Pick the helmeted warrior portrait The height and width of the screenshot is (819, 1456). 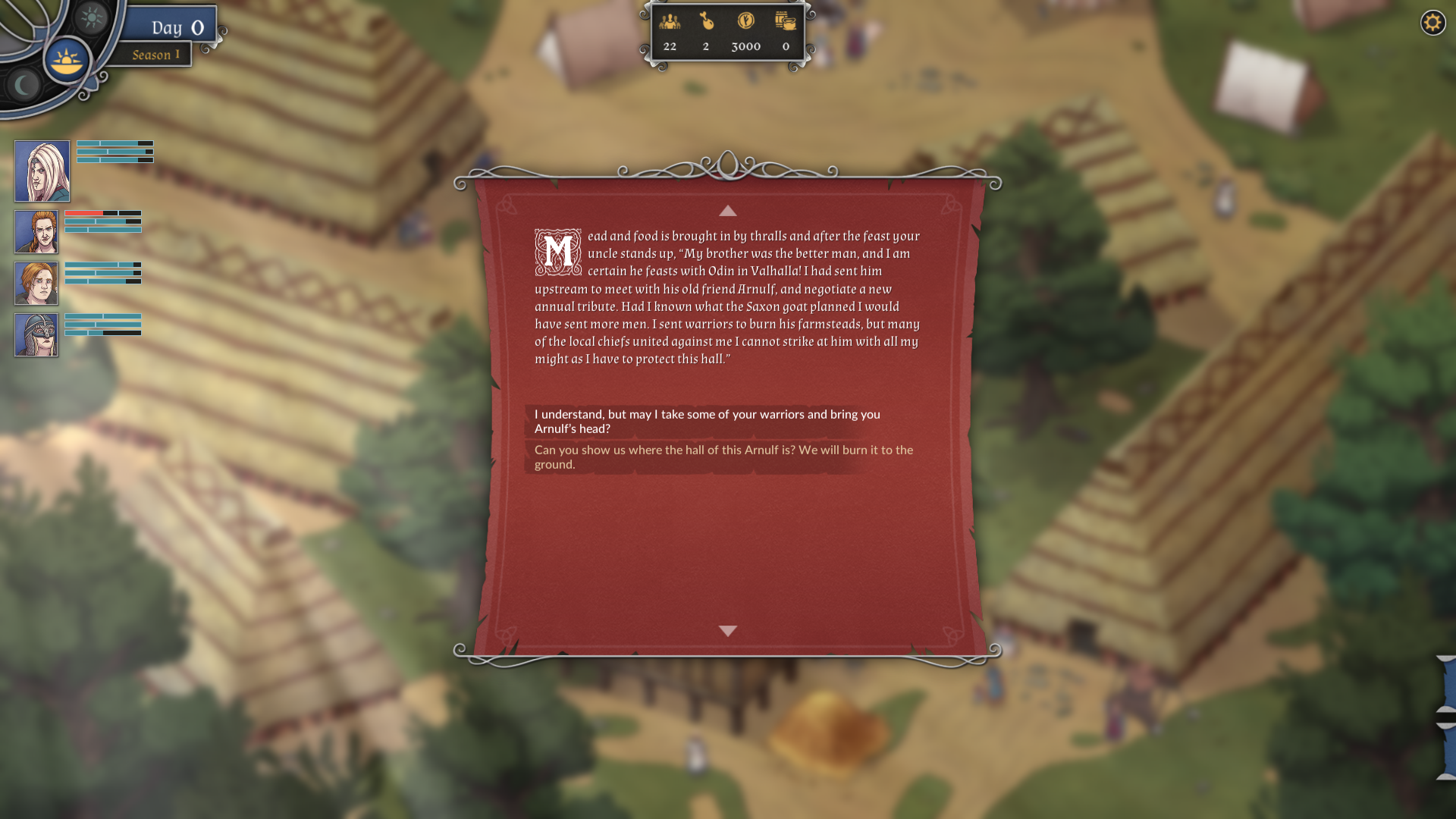click(36, 335)
